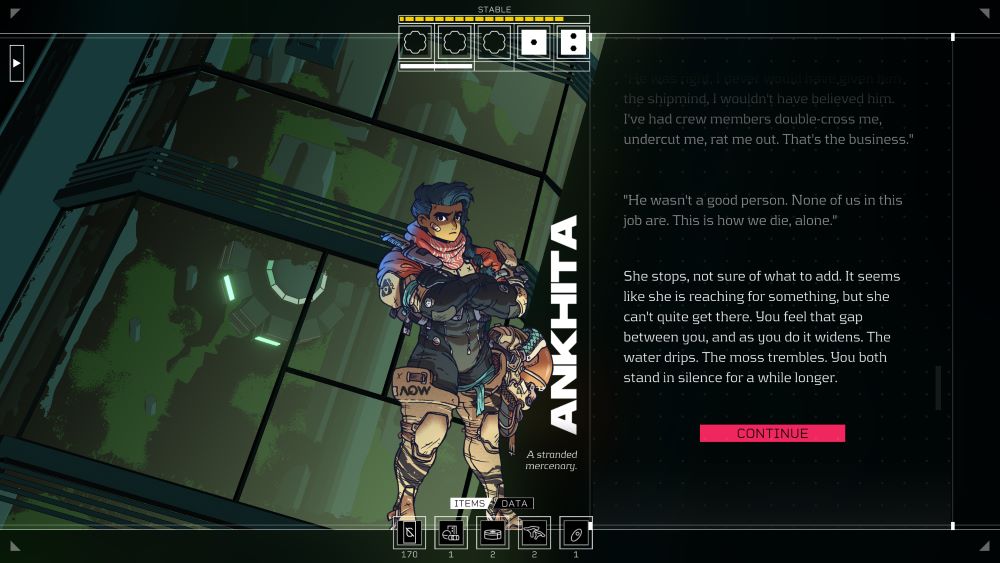Switch to the Data tab

point(514,503)
